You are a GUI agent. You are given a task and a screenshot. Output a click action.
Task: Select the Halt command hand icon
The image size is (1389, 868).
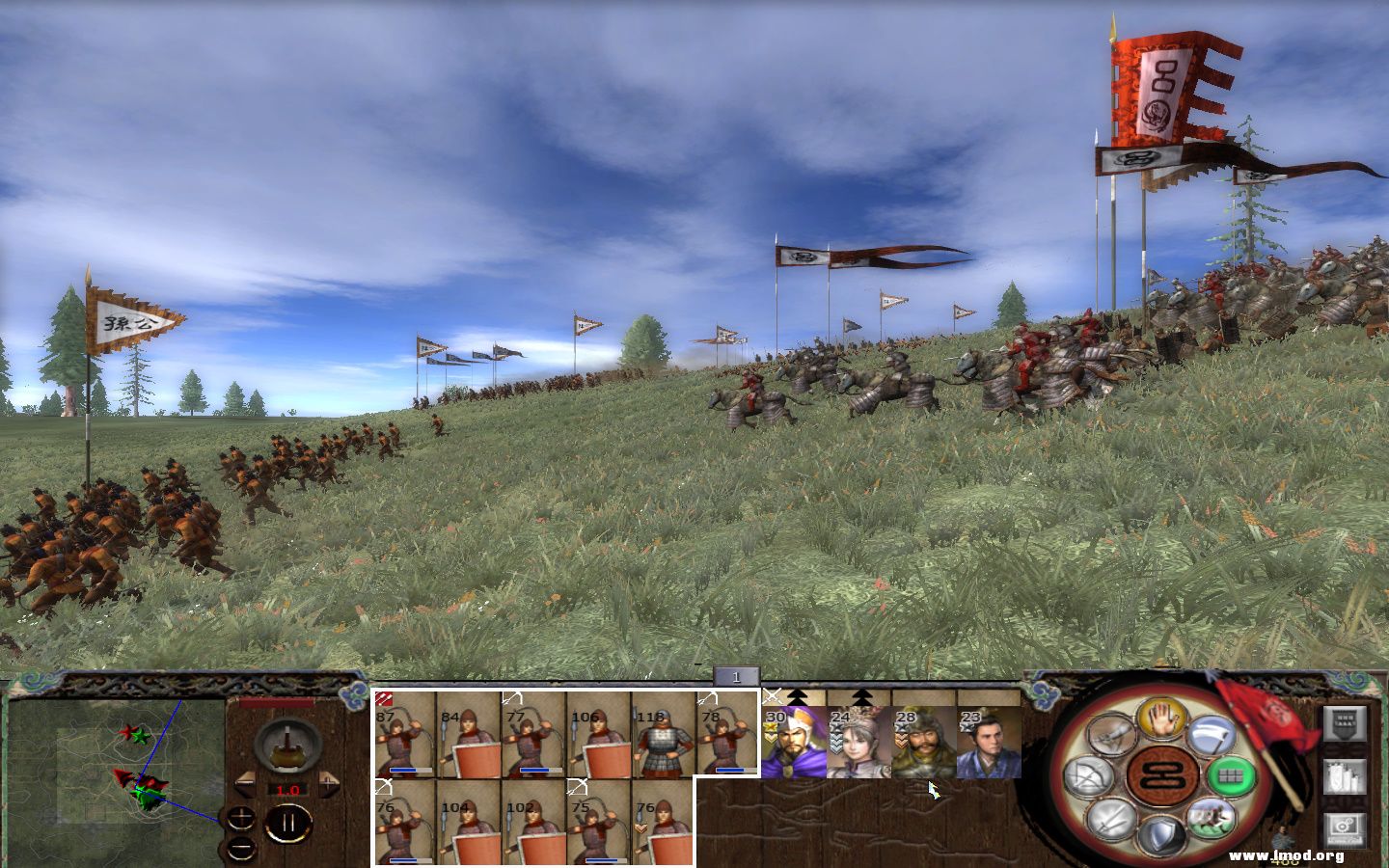[1161, 719]
